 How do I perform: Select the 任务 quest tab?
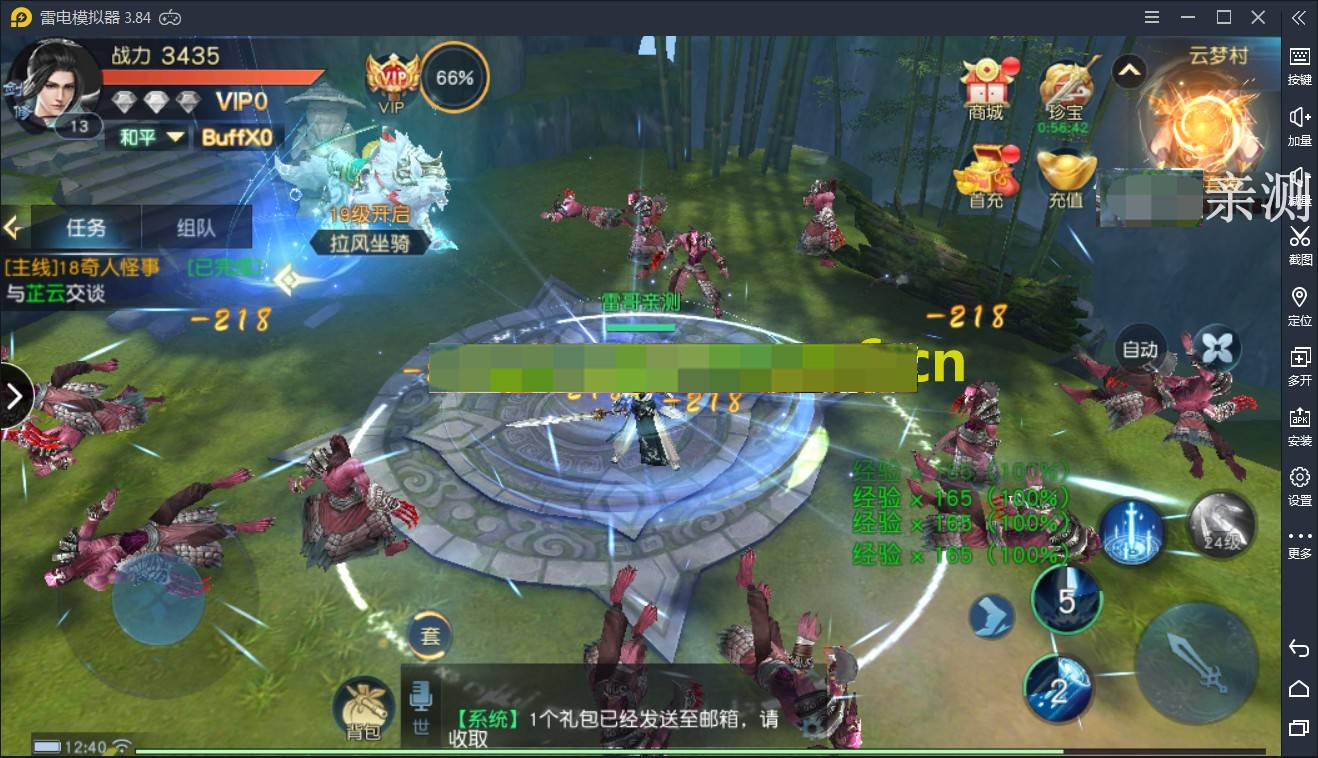tap(86, 228)
